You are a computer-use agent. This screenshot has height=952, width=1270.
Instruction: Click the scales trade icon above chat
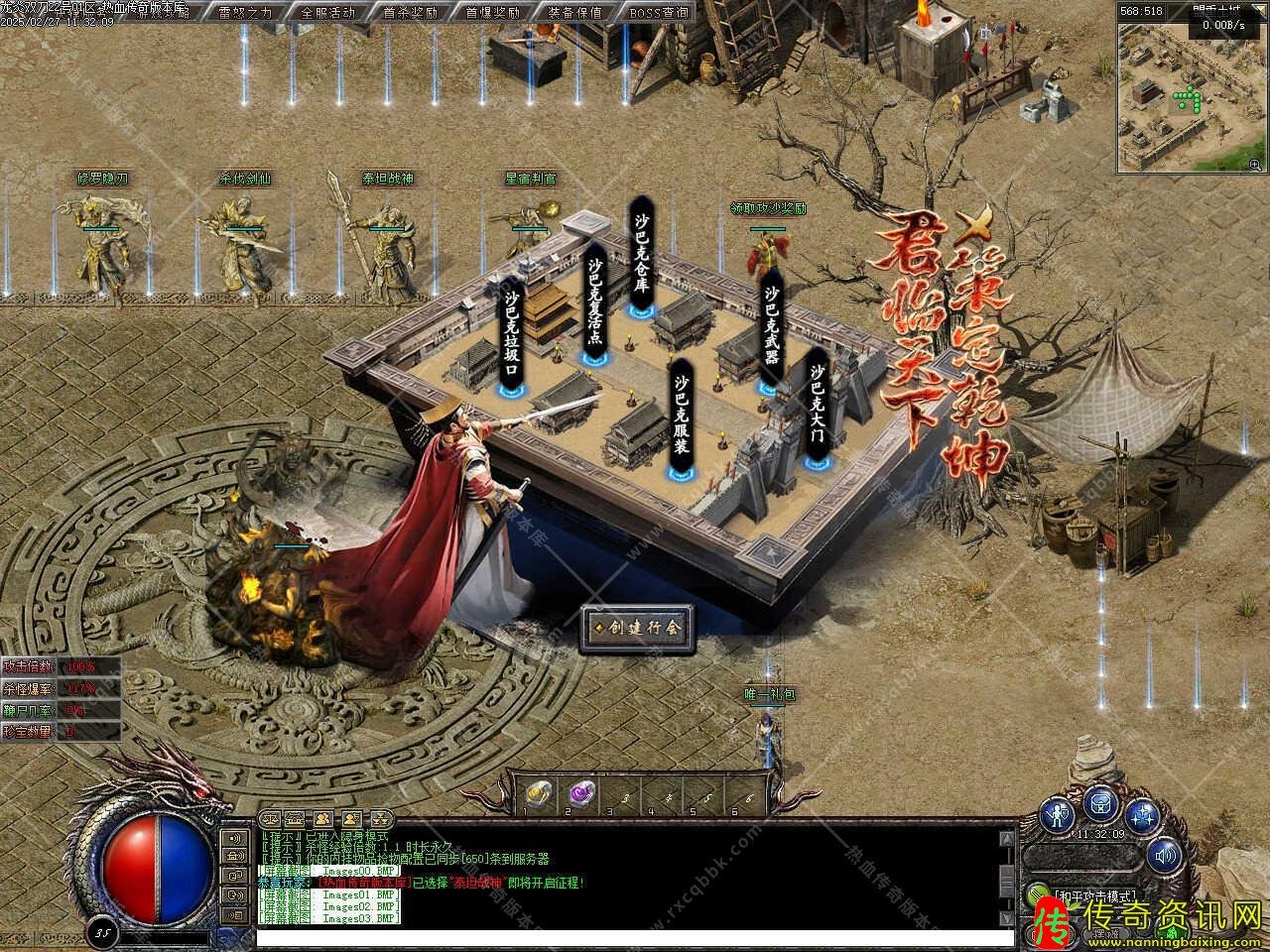point(270,819)
